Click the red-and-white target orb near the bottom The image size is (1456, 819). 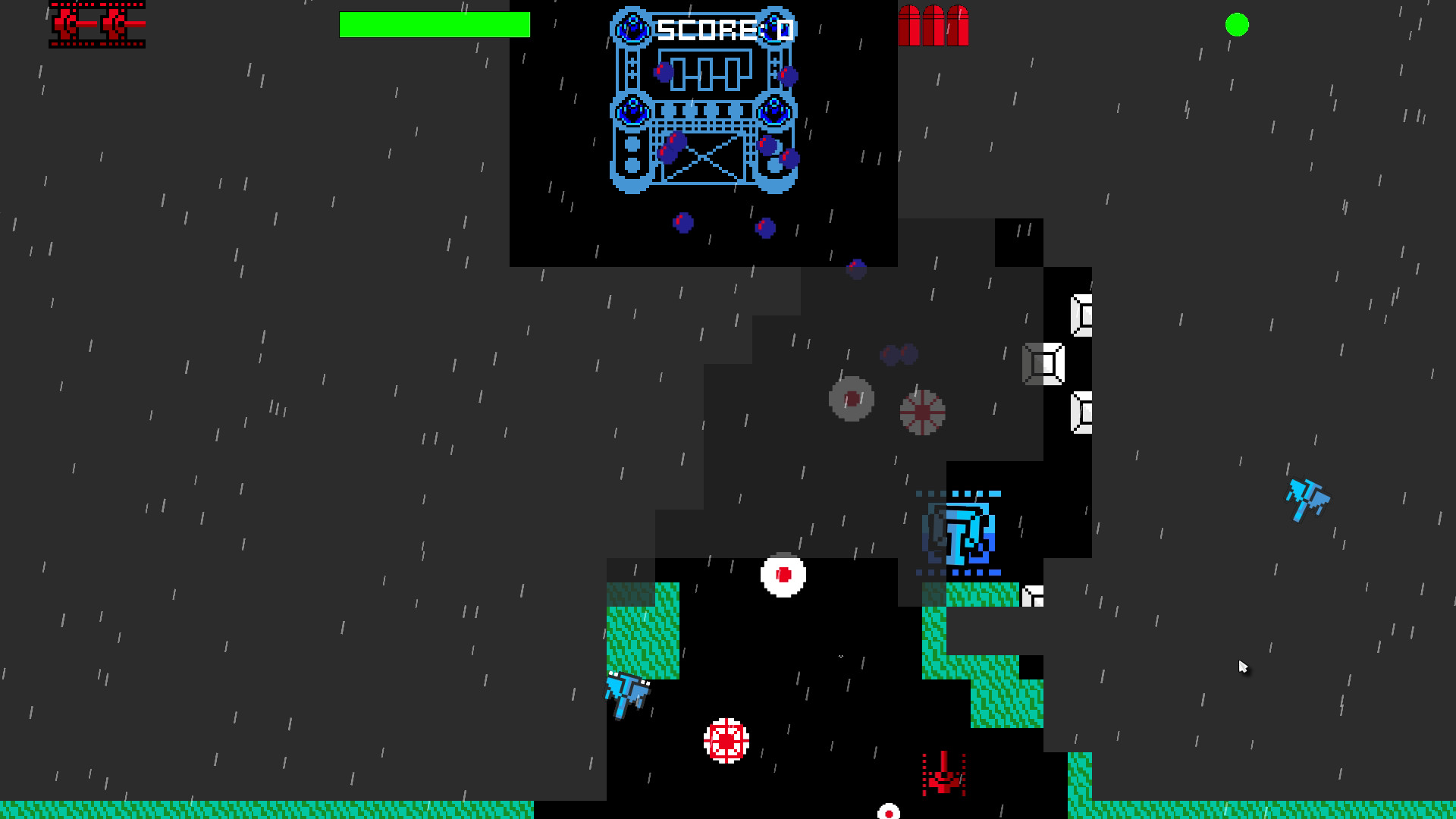point(726,739)
